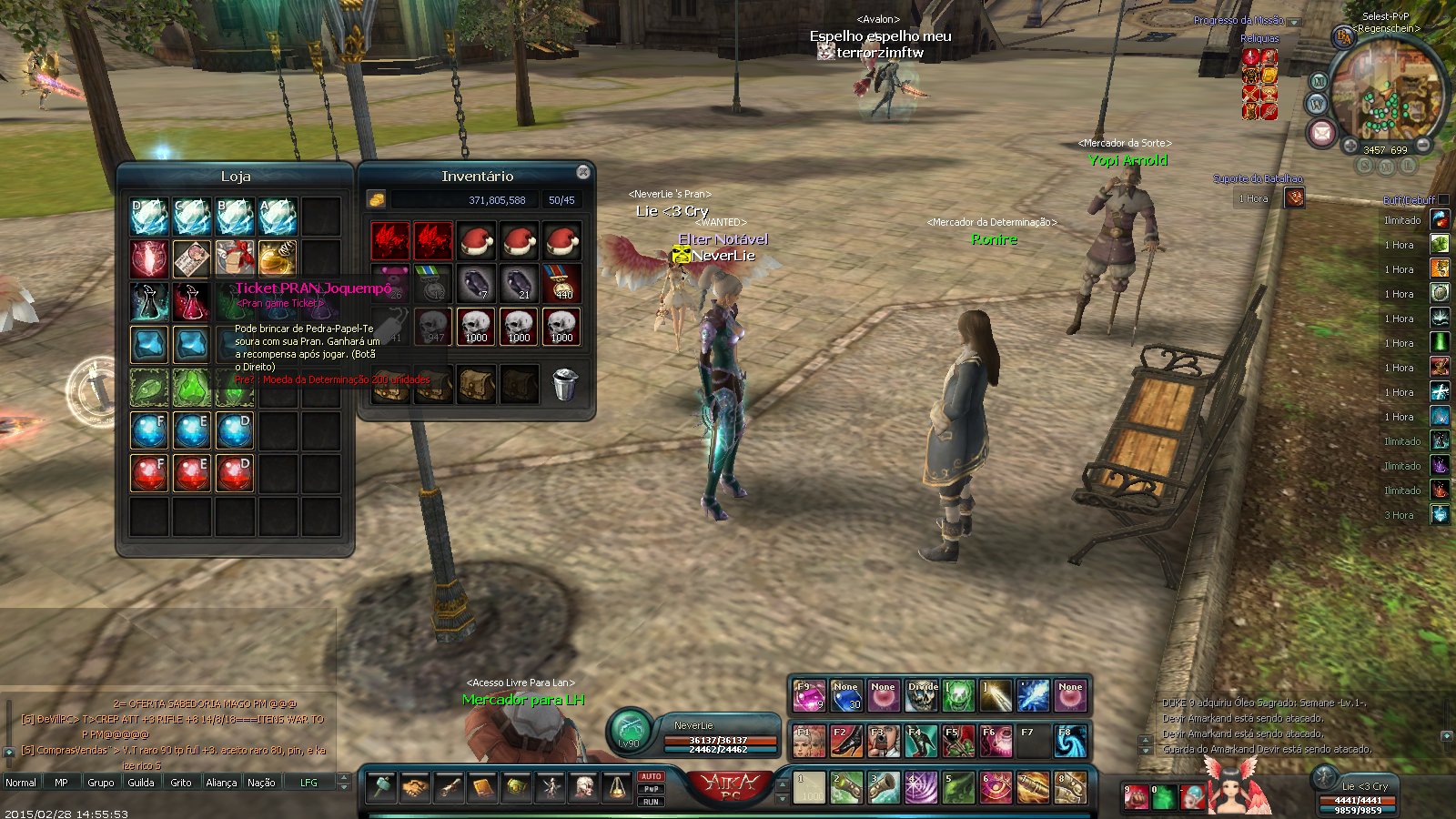Viewport: 1456px width, 819px height.
Task: Click the trash can icon in the Inventário panel
Action: pos(564,382)
